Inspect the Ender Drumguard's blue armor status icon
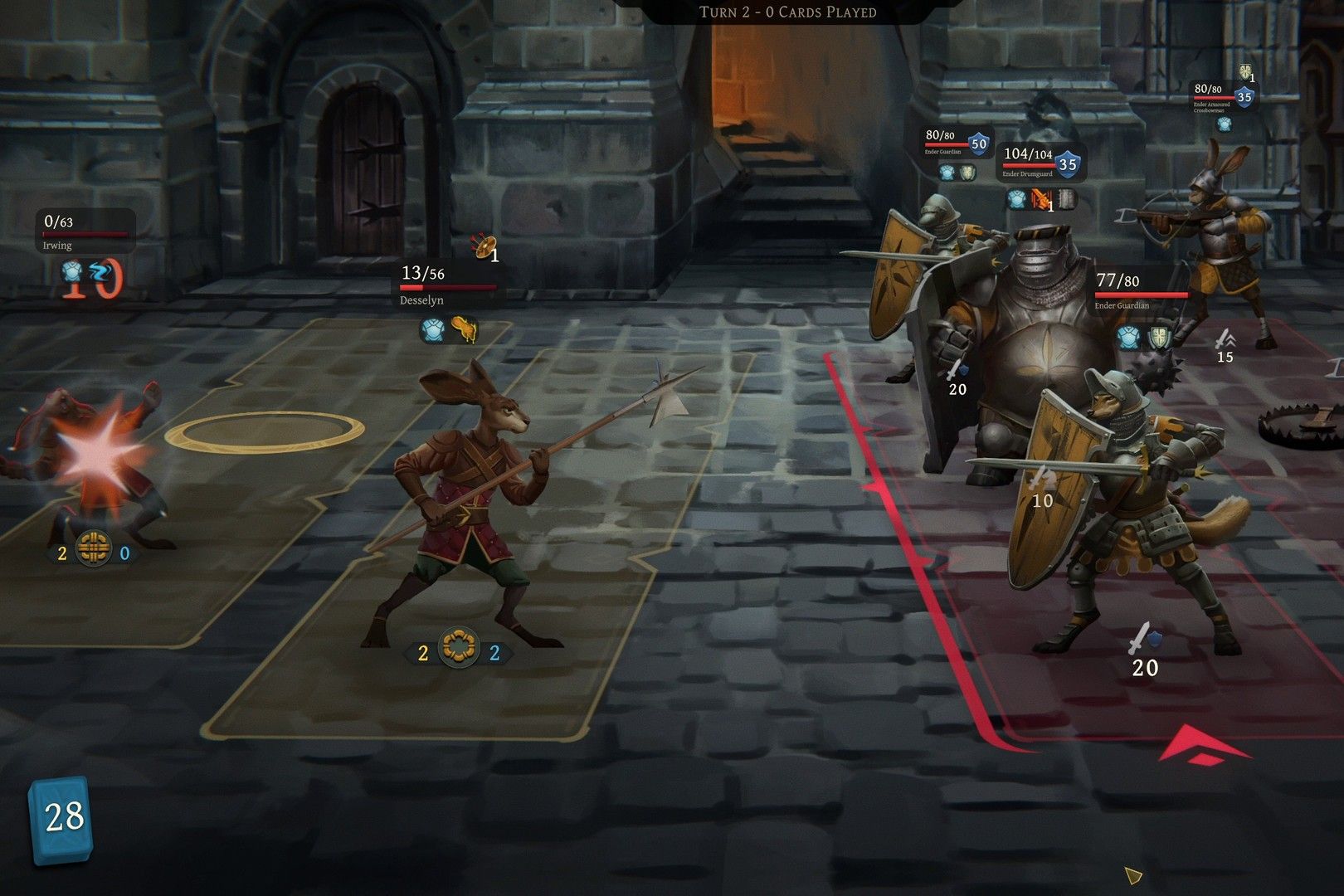The height and width of the screenshot is (896, 1344). click(x=1017, y=199)
